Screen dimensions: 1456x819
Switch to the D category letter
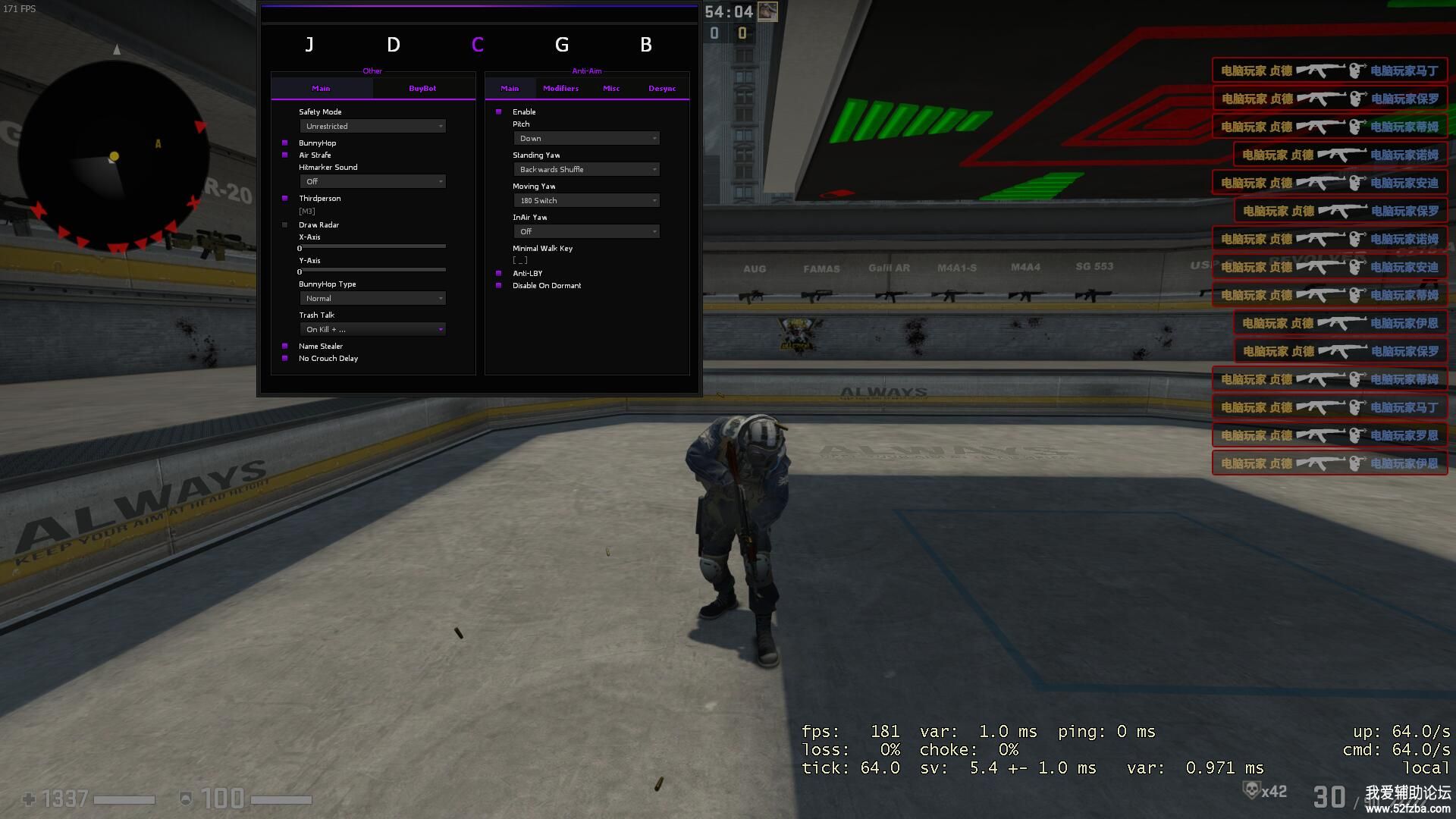pos(393,45)
